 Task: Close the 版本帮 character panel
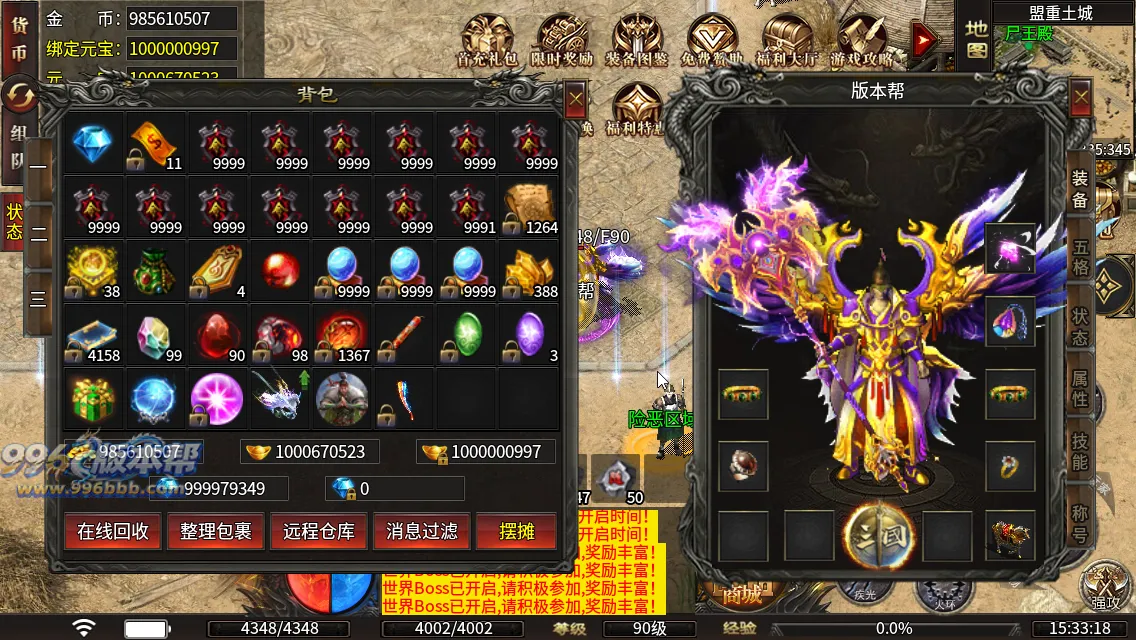pos(1081,98)
